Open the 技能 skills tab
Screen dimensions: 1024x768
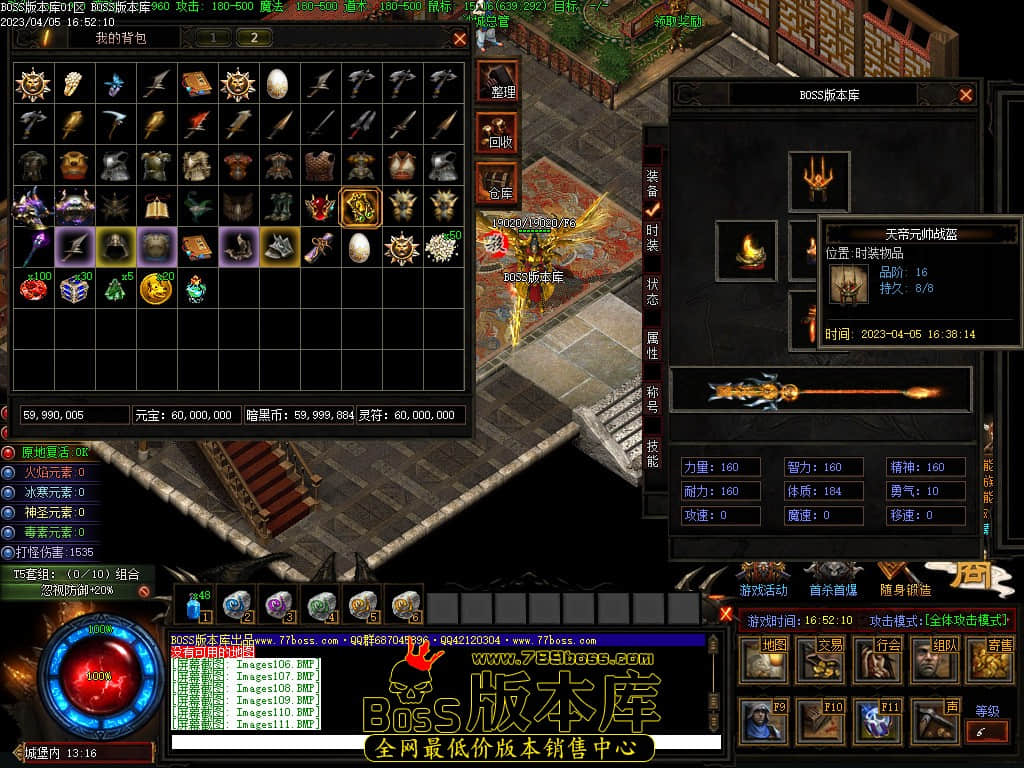click(652, 453)
